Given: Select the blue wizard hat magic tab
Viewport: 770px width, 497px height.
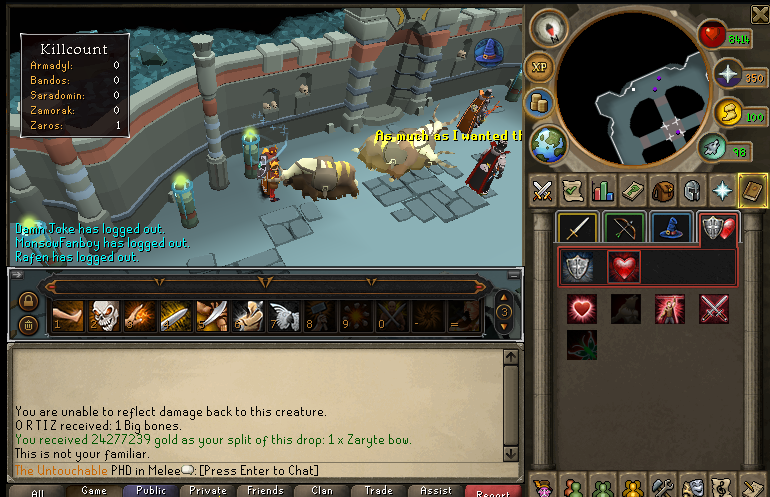Looking at the screenshot, I should coord(669,229).
